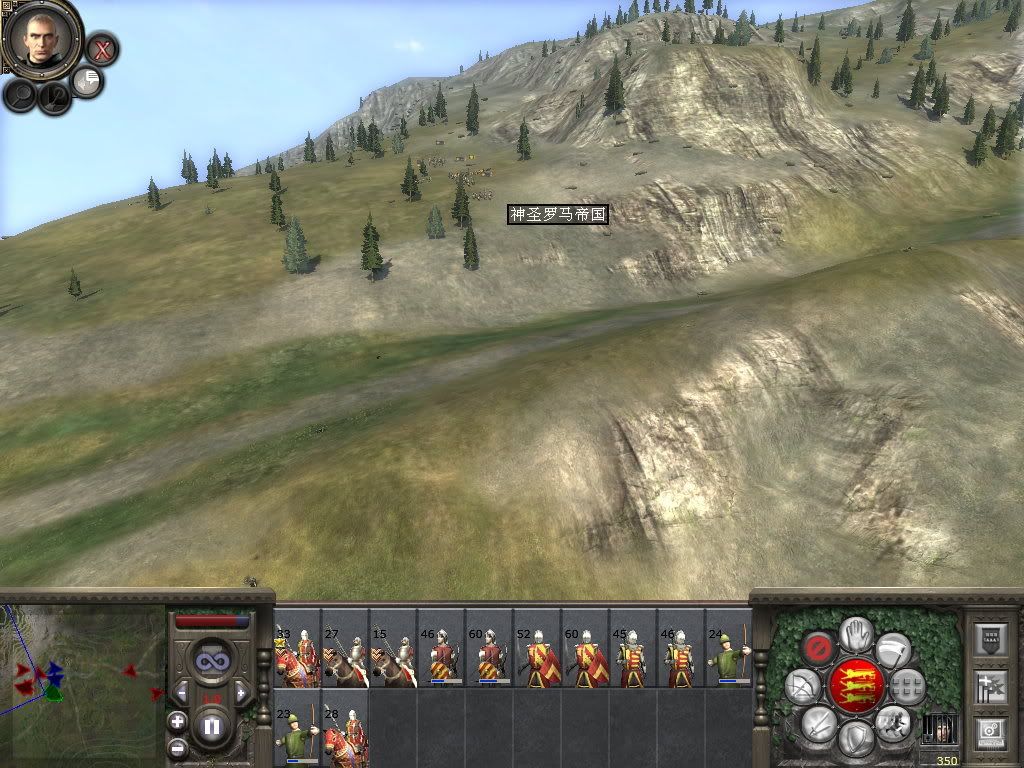Select the 33-man general cavalry unit card
Viewport: 1024px width, 768px height.
pos(297,648)
